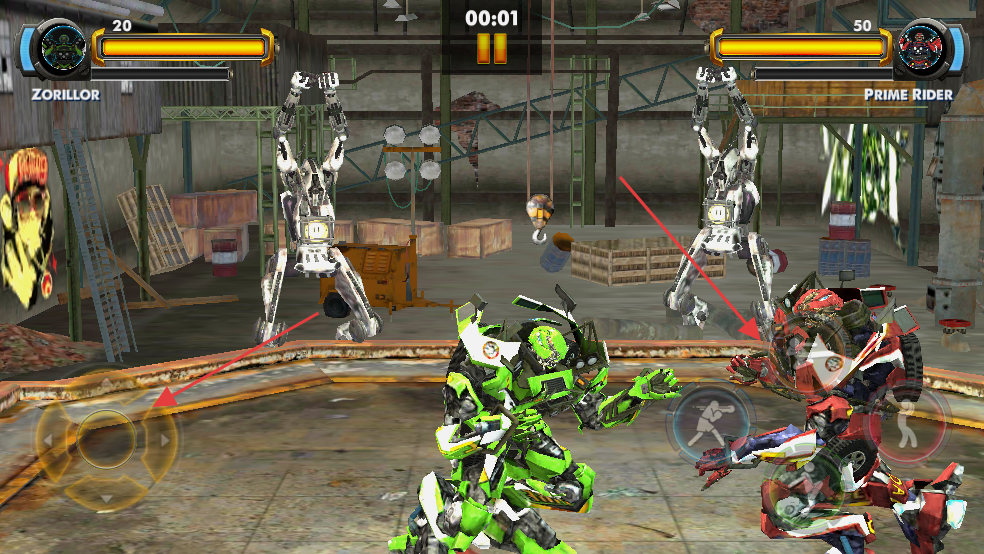
Task: Activate the green round attack button
Action: click(803, 491)
